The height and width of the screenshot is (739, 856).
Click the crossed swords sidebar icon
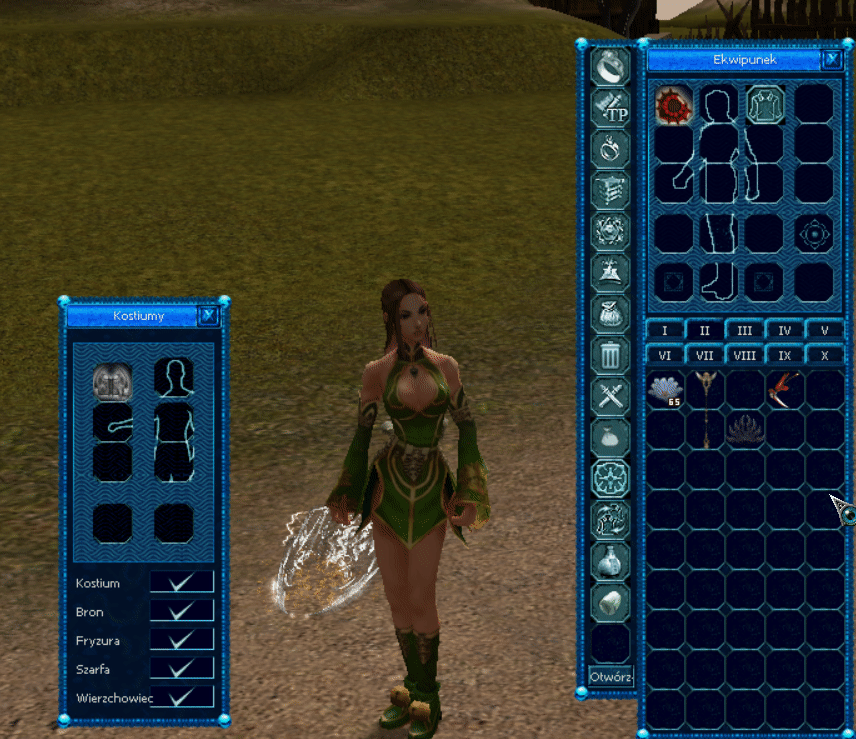tap(610, 394)
